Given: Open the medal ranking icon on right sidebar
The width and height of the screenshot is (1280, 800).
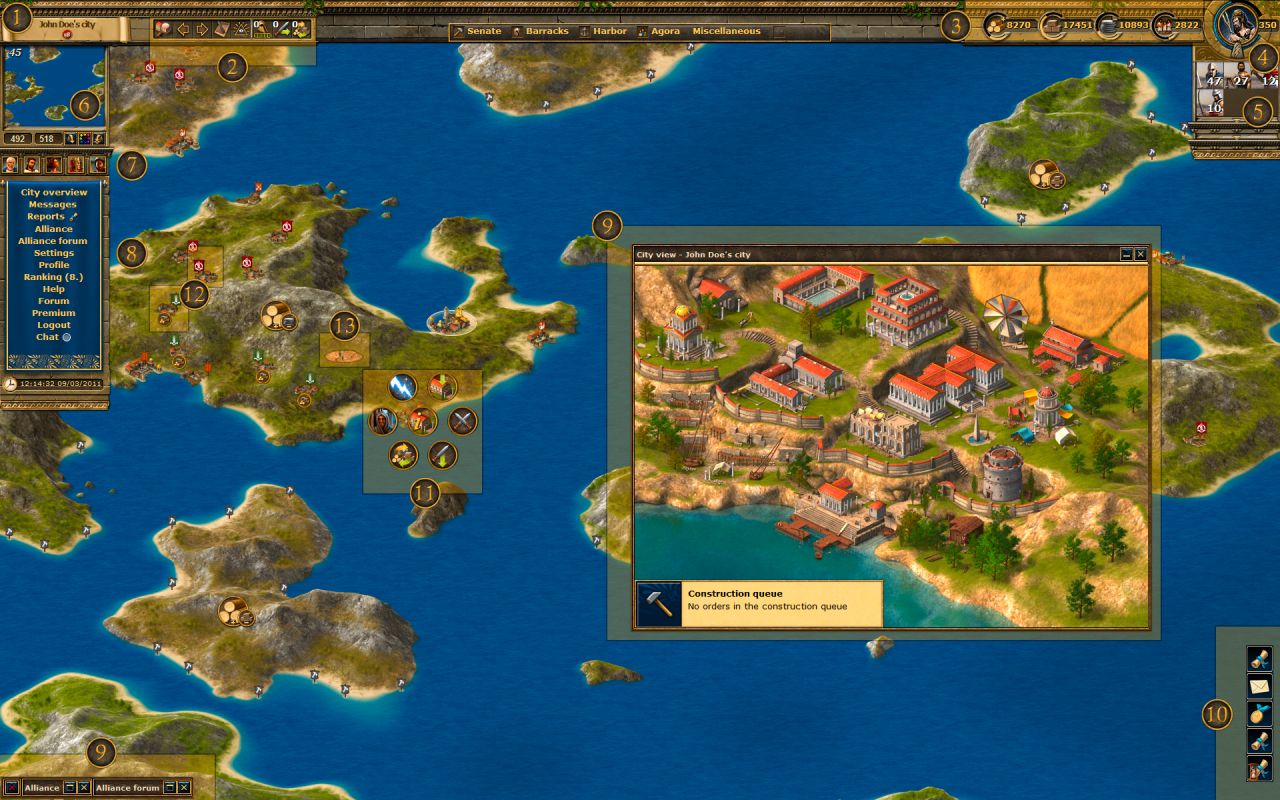Looking at the screenshot, I should coord(1259,714).
